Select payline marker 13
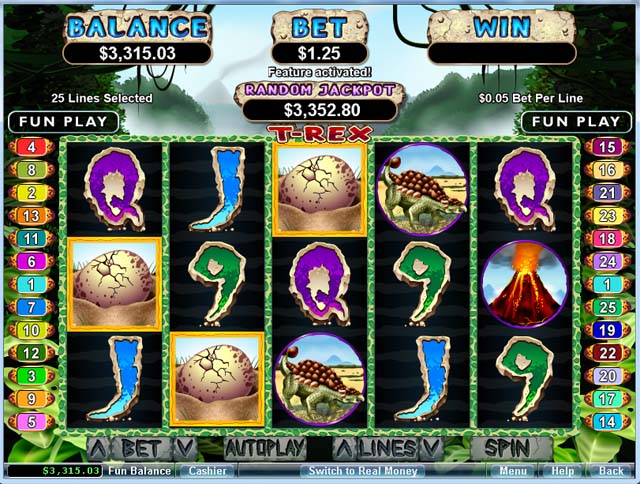The width and height of the screenshot is (640, 484). click(31, 216)
